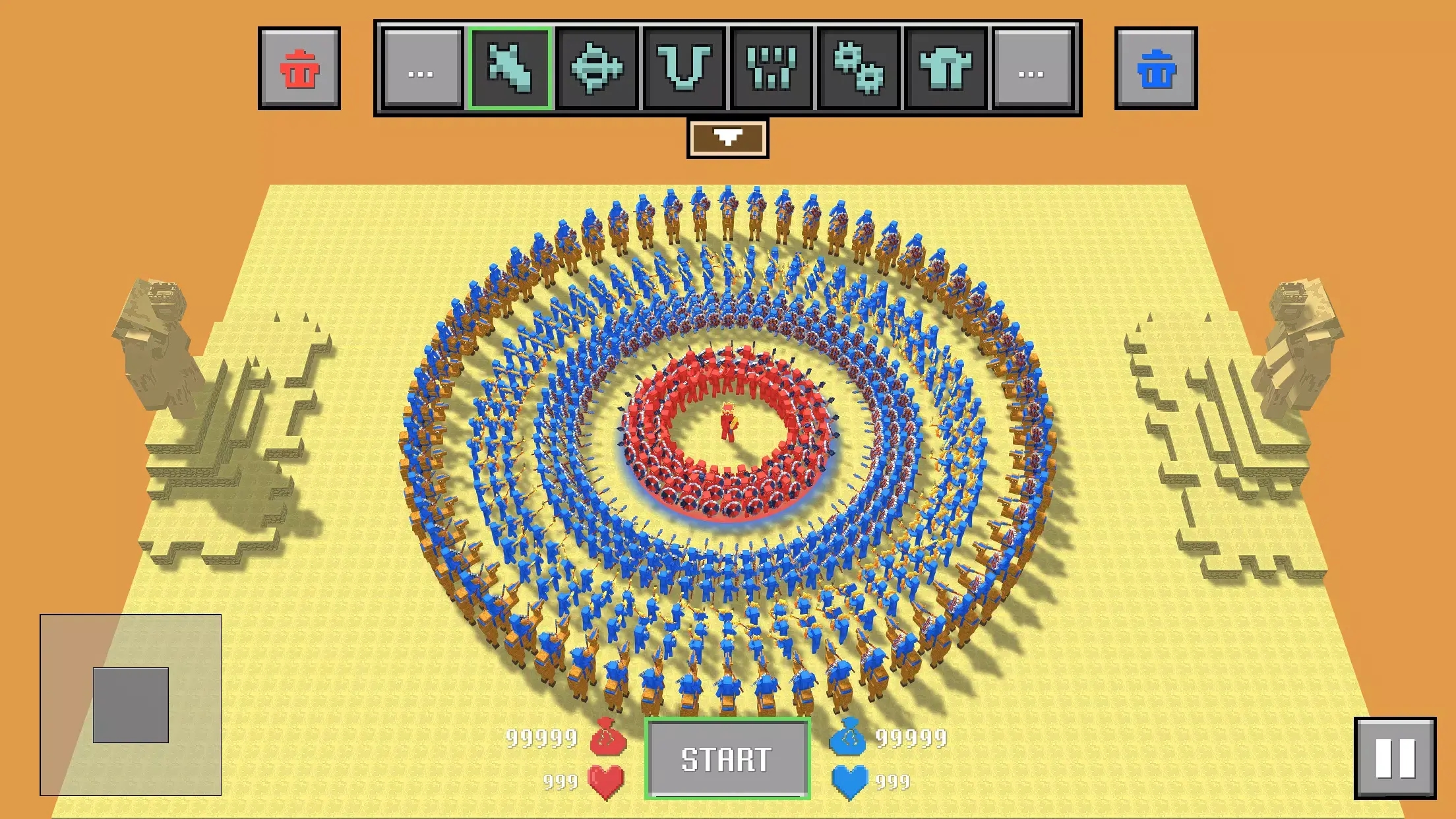The image size is (1456, 819).
Task: Select the horseshoe cavalry category
Action: click(684, 69)
